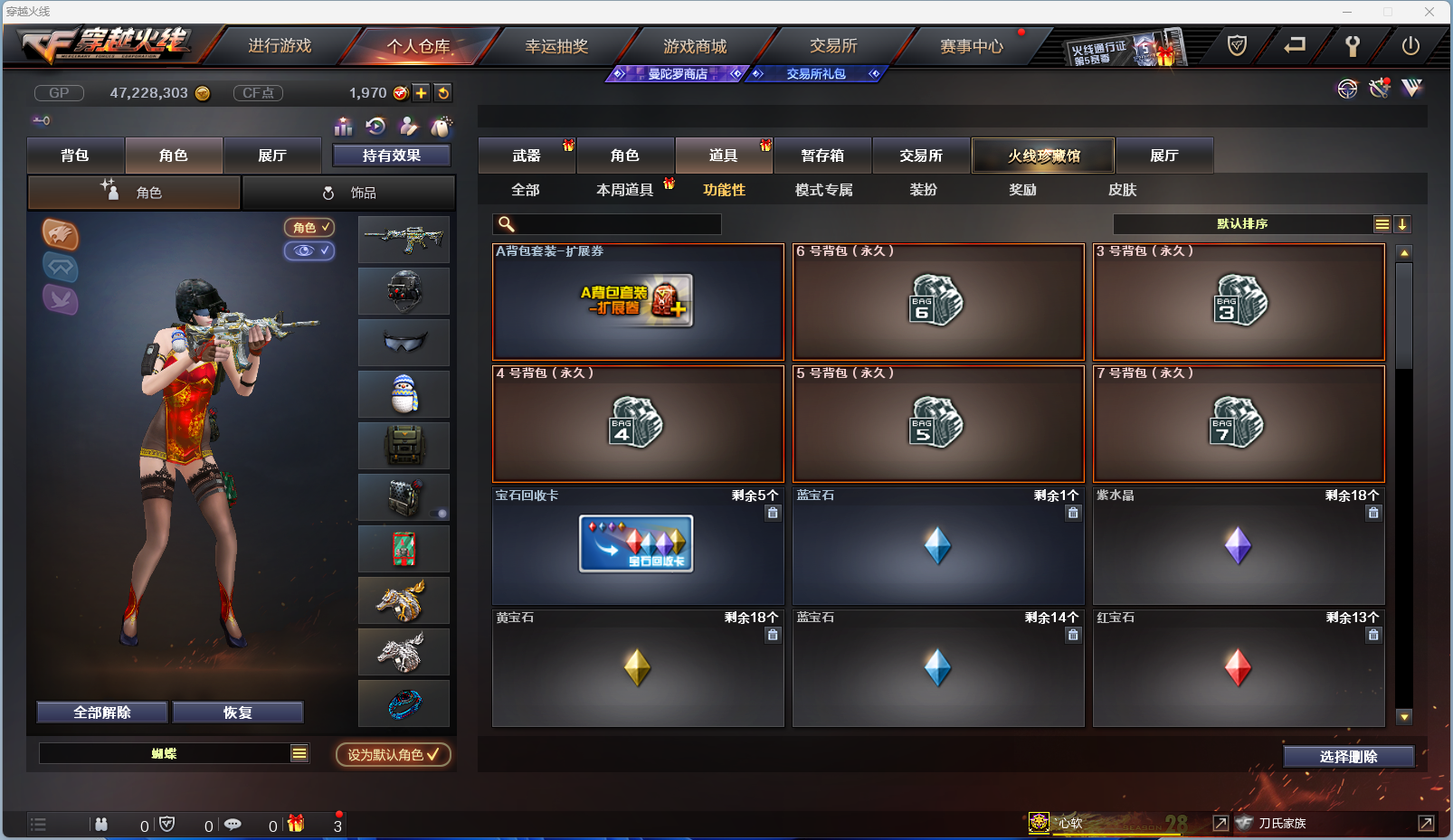Click the 全部解除 button
This screenshot has height=840, width=1453.
coord(100,712)
